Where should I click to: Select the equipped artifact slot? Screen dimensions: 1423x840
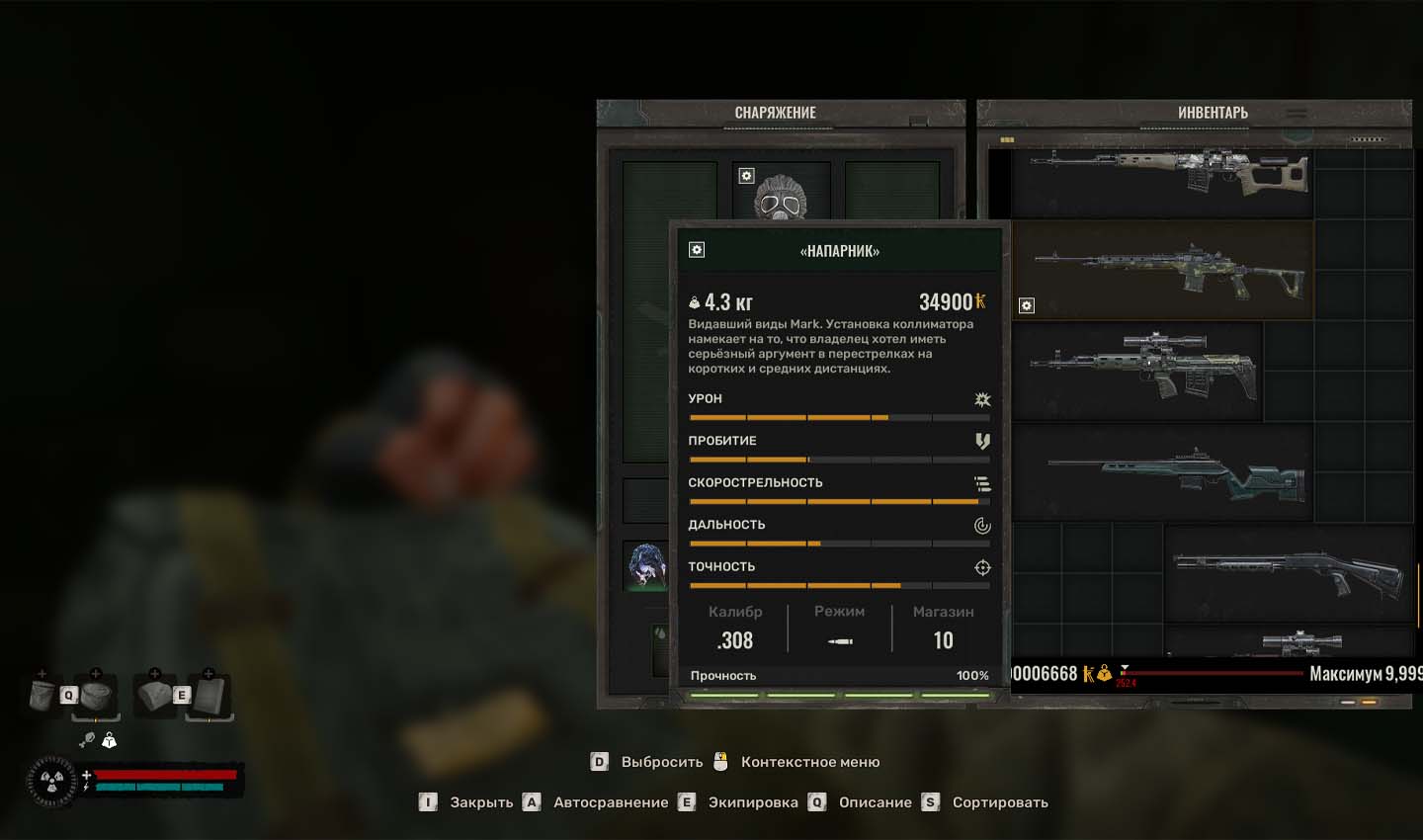(645, 565)
